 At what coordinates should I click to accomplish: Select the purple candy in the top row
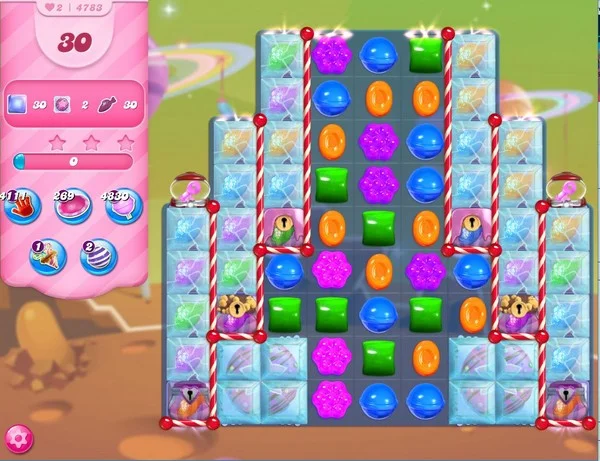coord(330,55)
